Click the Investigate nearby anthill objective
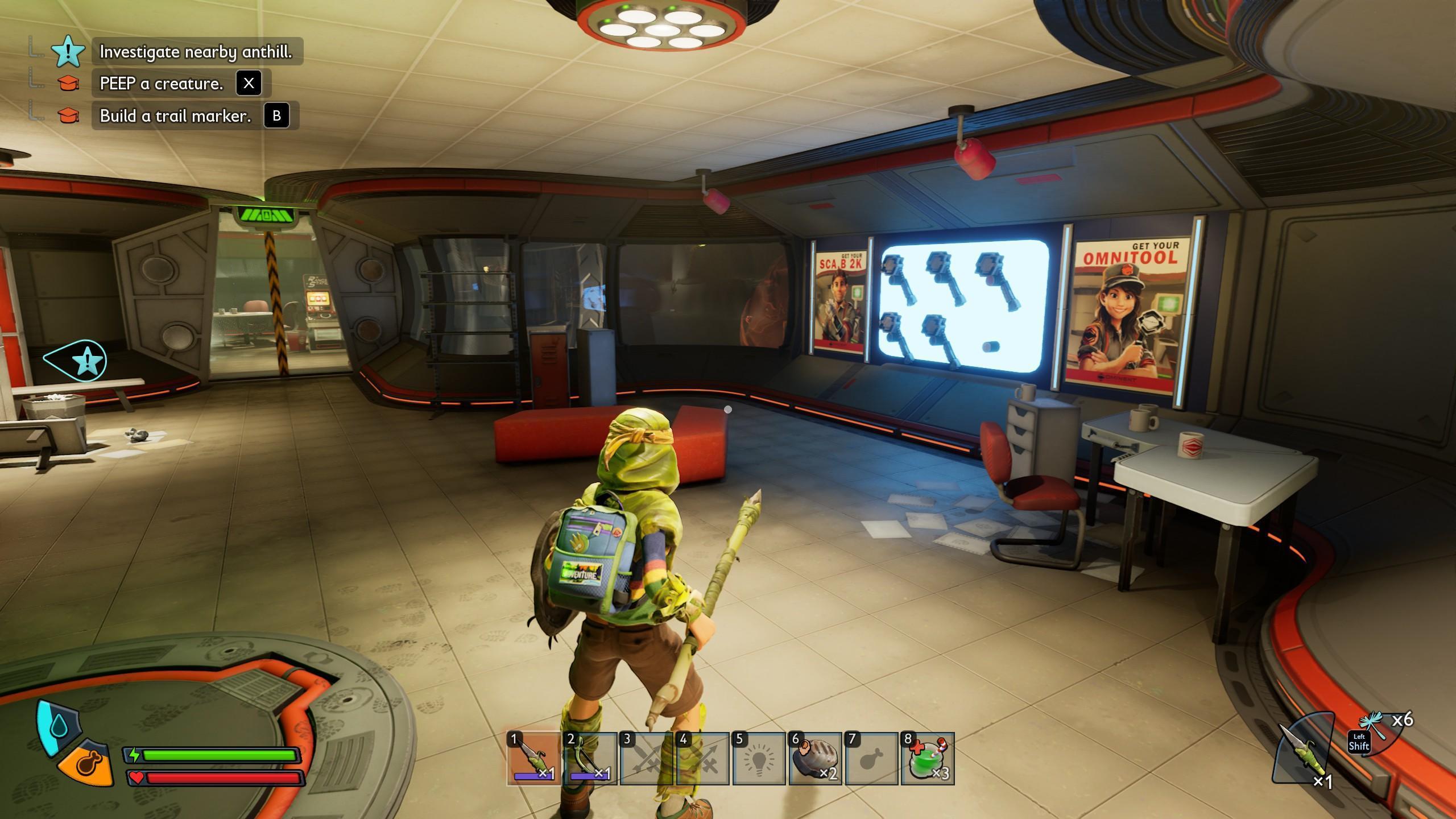The image size is (1456, 819). point(196,52)
